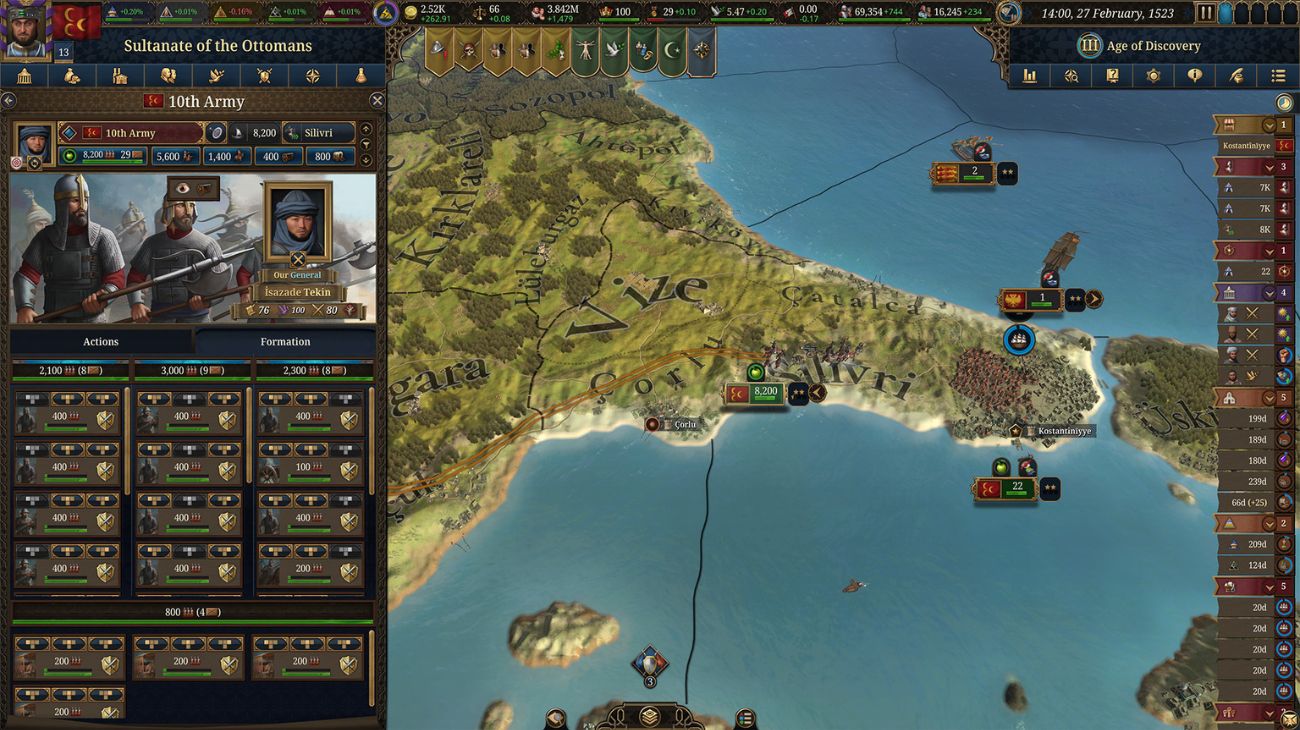Open the diplomacy dove icon in left toolbar
Image resolution: width=1300 pixels, height=730 pixels.
tap(216, 76)
